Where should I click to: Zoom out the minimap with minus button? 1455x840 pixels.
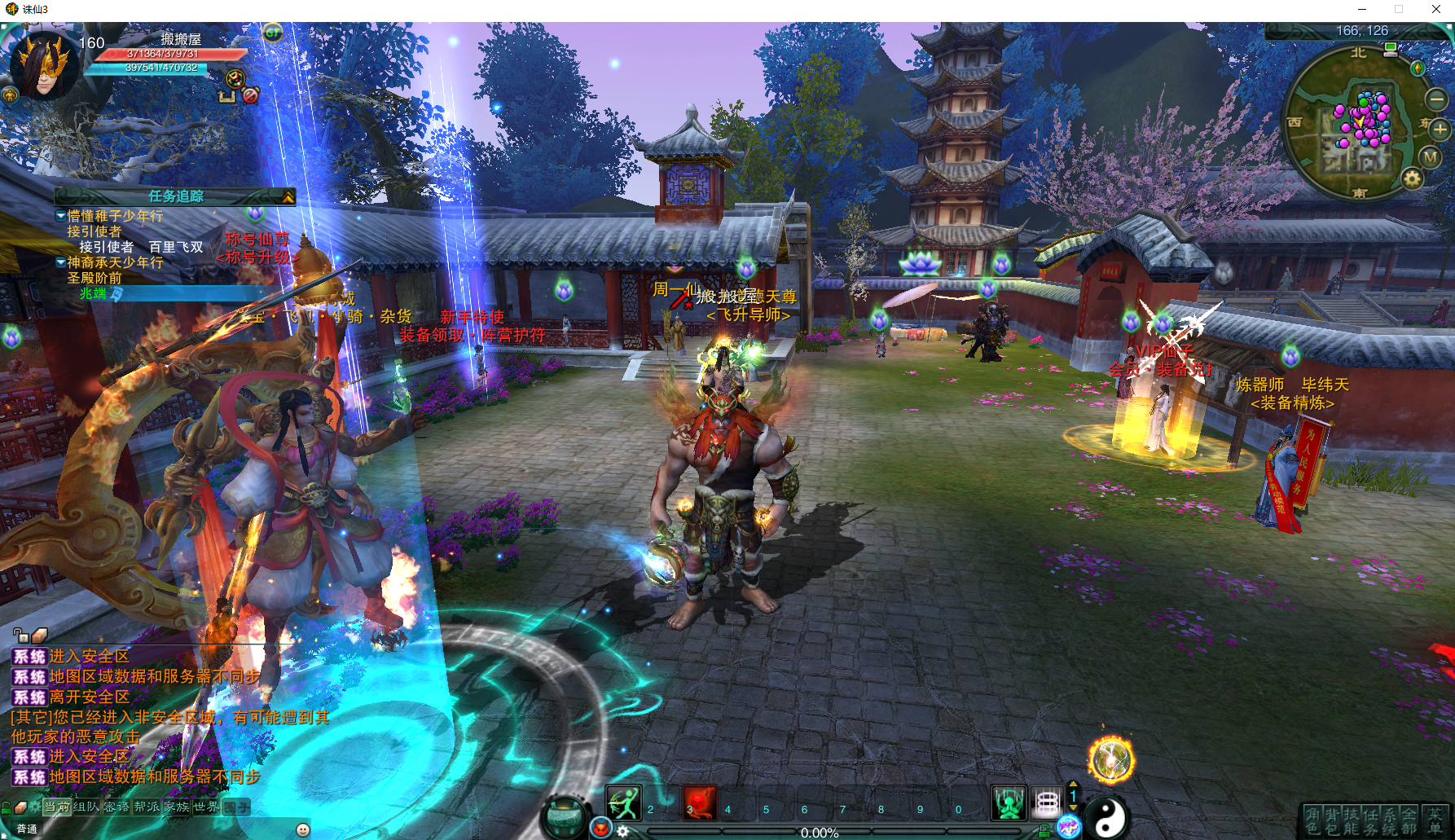[1435, 99]
